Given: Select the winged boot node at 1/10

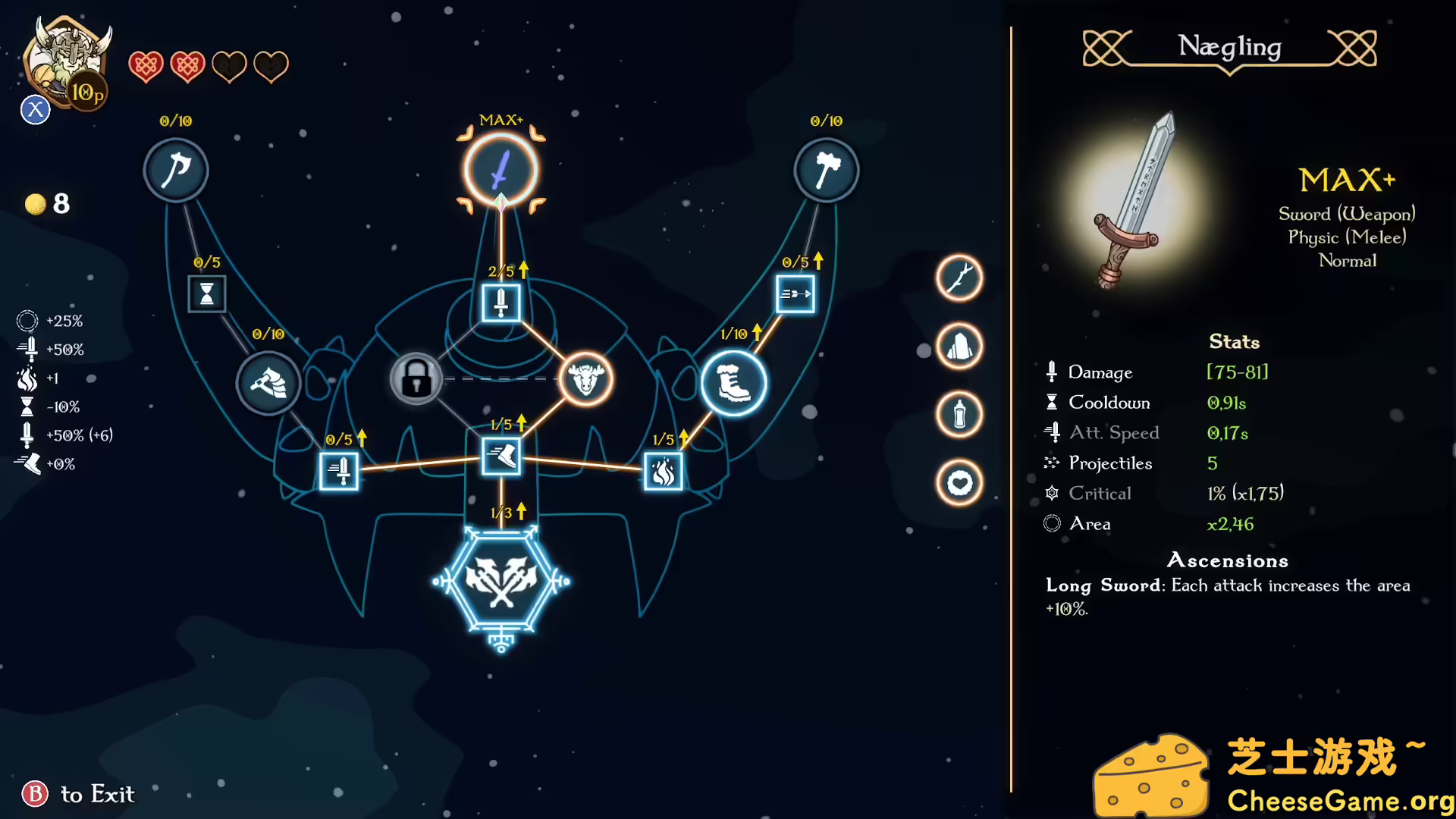Looking at the screenshot, I should click(733, 384).
